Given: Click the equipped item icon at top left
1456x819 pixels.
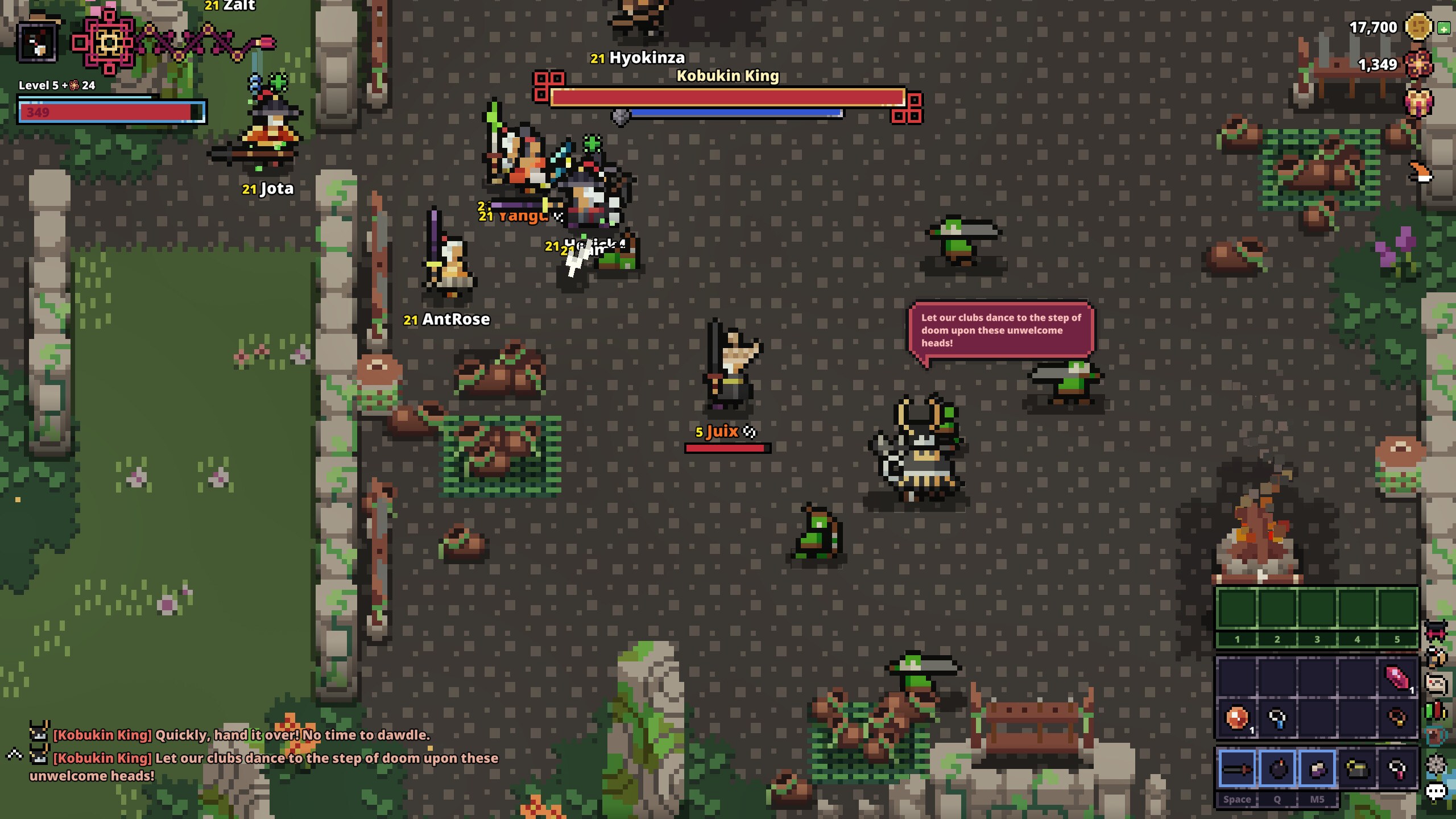Looking at the screenshot, I should [39, 41].
